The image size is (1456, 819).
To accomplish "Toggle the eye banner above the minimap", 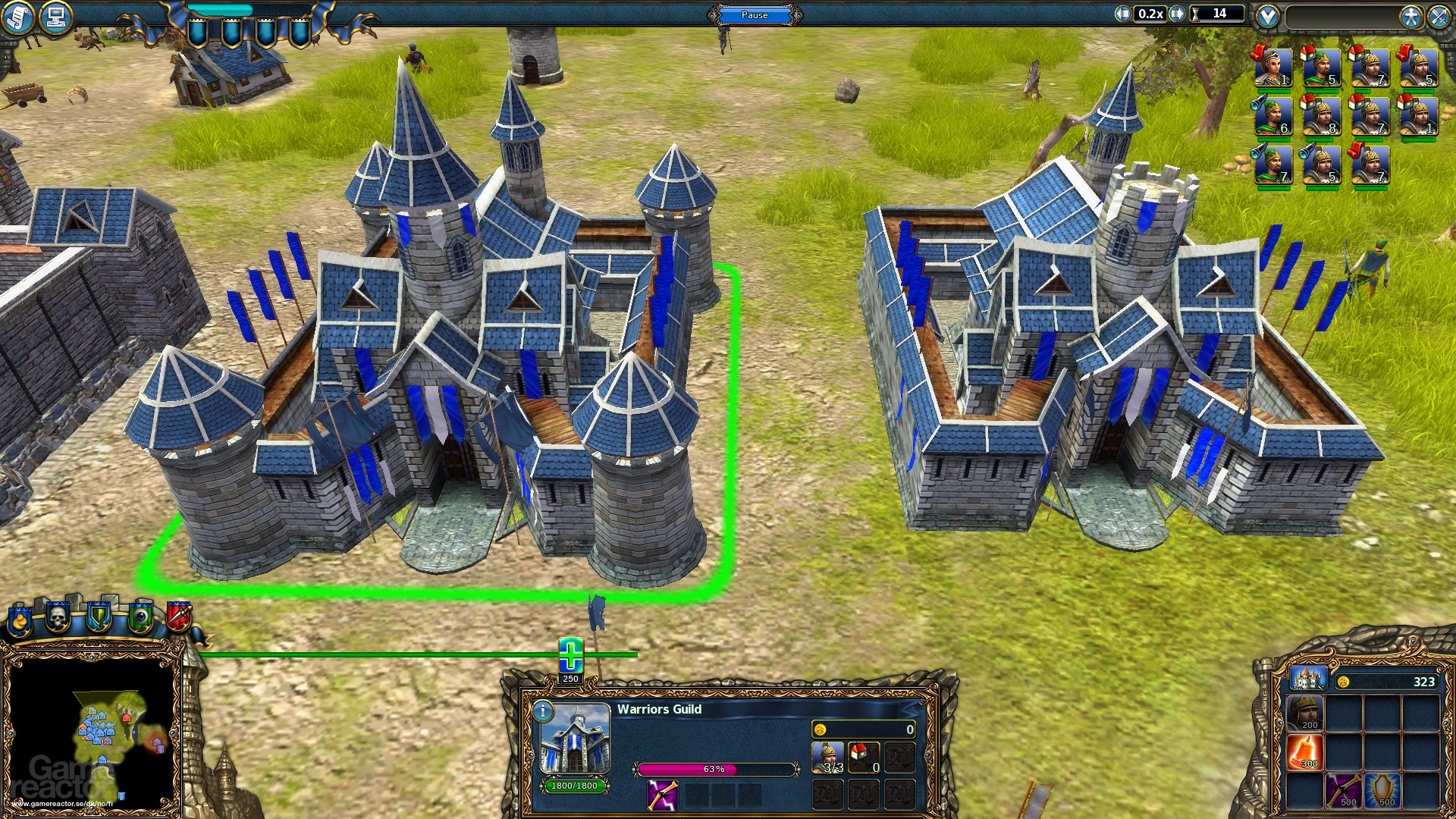I will (143, 616).
